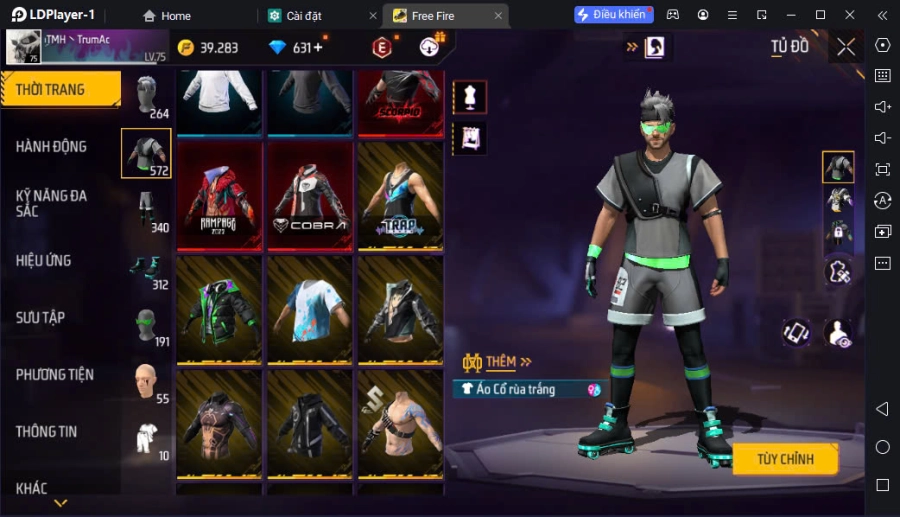Open the Thời Trang category
The width and height of the screenshot is (900, 517).
coord(60,90)
